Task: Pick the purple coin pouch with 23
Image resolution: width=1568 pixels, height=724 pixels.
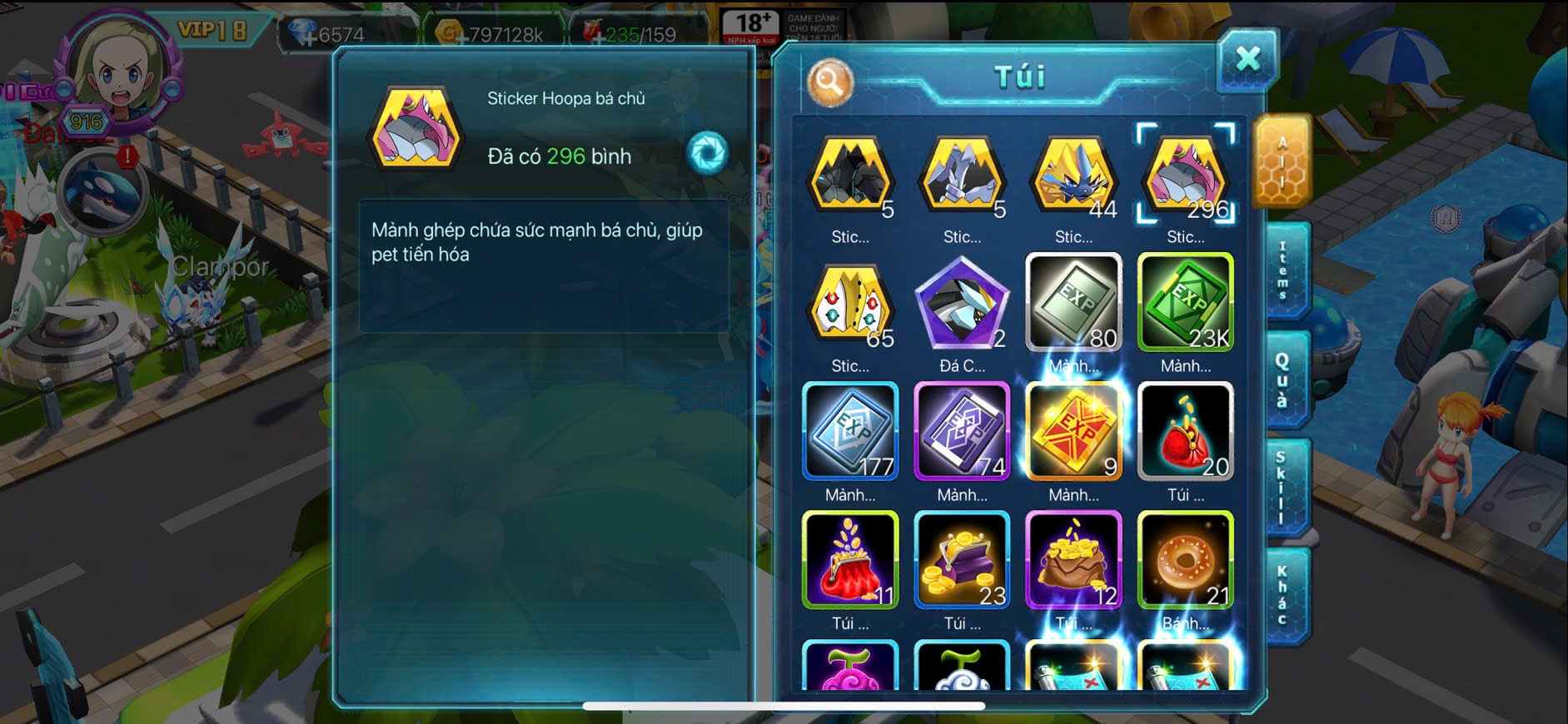Action: [962, 560]
